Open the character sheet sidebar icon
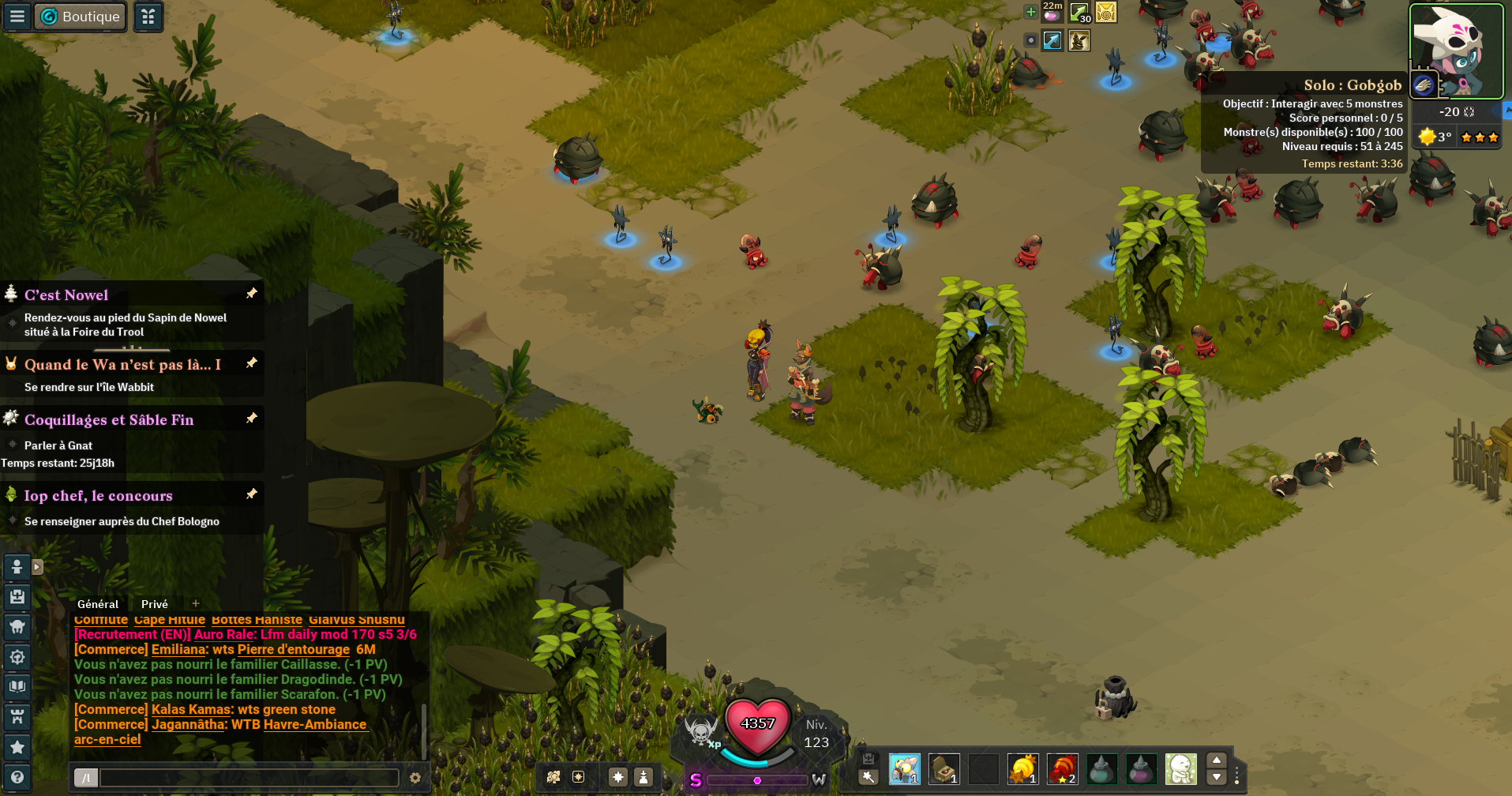 coord(17,566)
